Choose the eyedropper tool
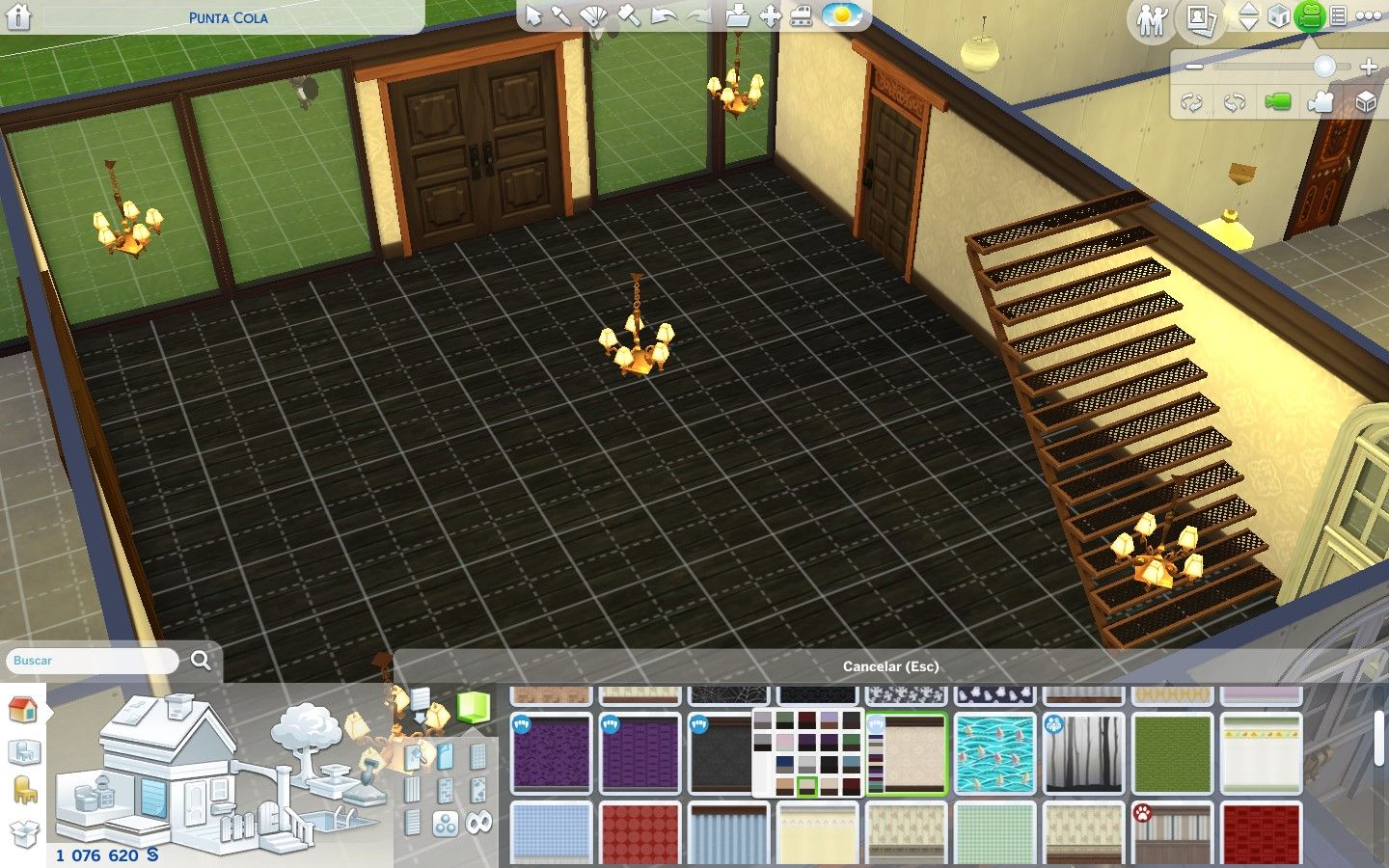The image size is (1389, 868). [561, 16]
